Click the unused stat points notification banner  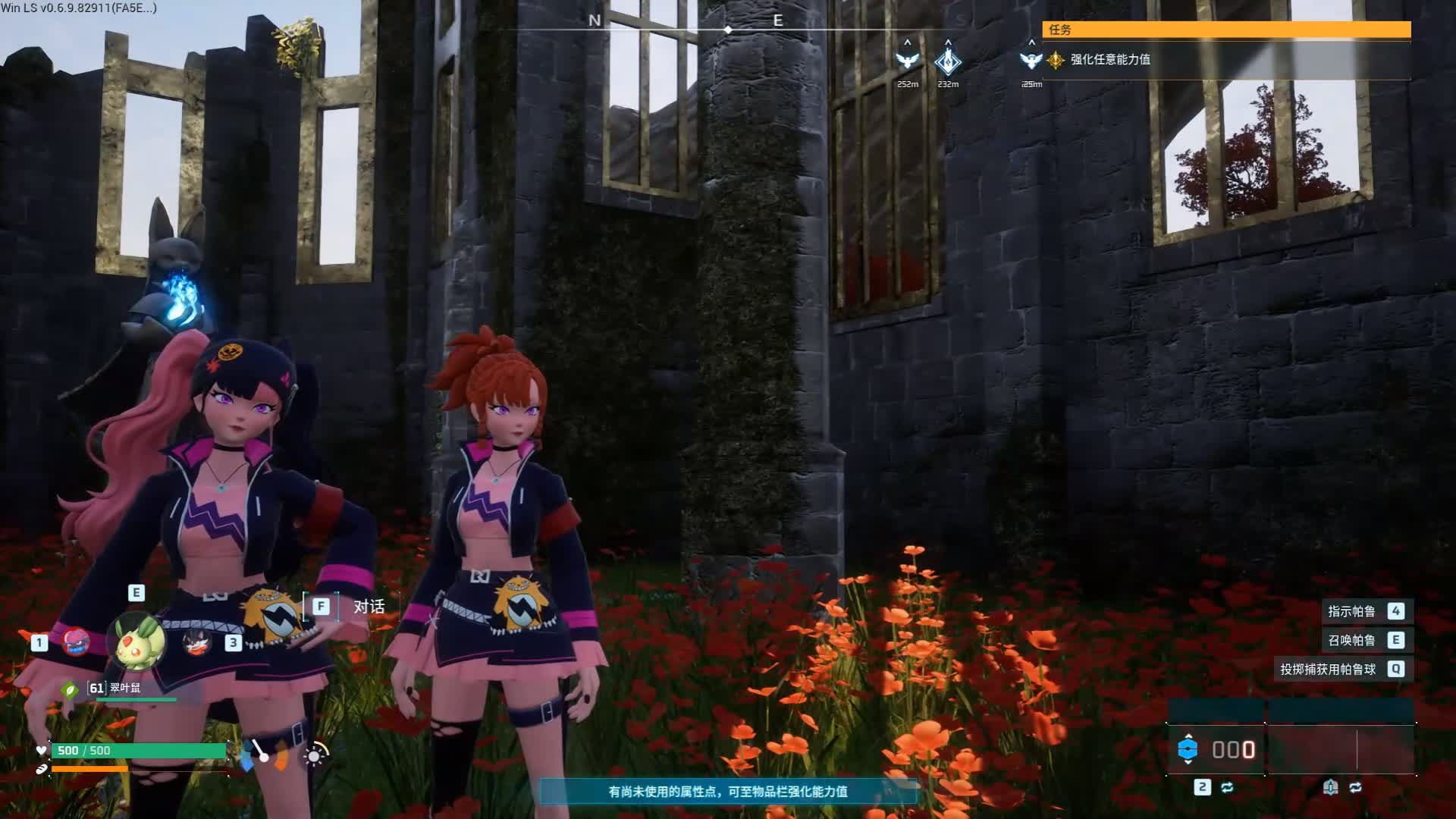tap(728, 792)
